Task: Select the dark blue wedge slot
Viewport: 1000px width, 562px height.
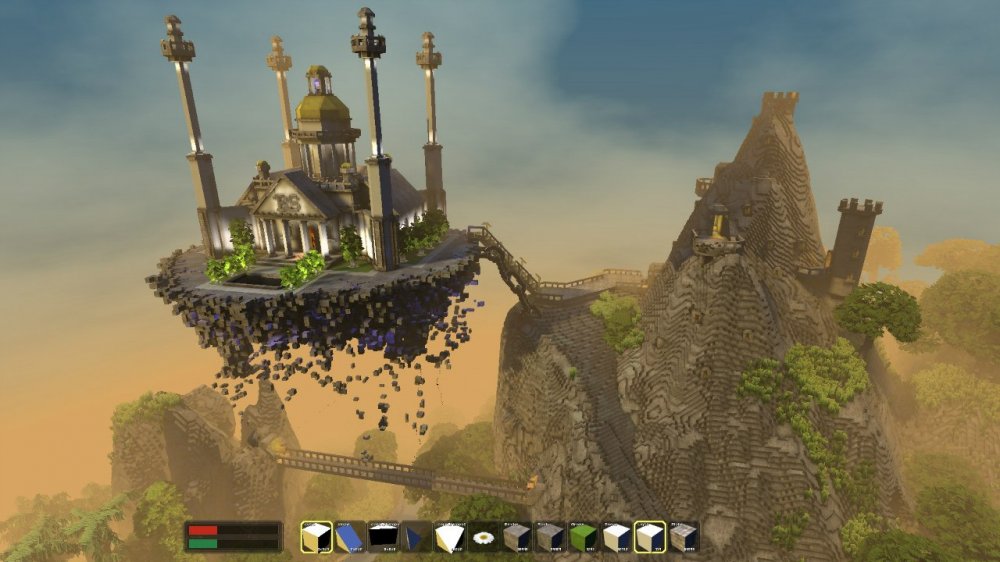Action: [x=416, y=537]
